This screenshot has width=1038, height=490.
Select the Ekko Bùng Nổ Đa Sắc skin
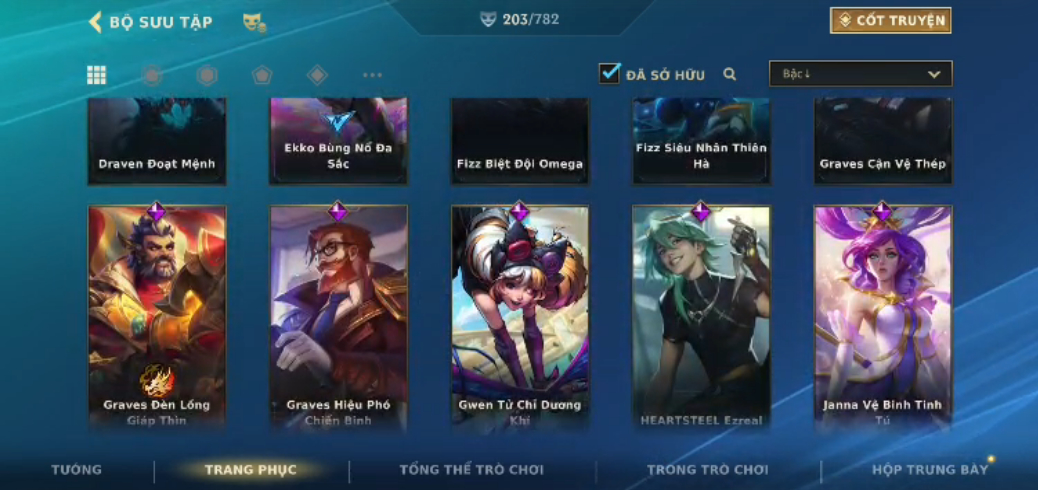point(338,141)
